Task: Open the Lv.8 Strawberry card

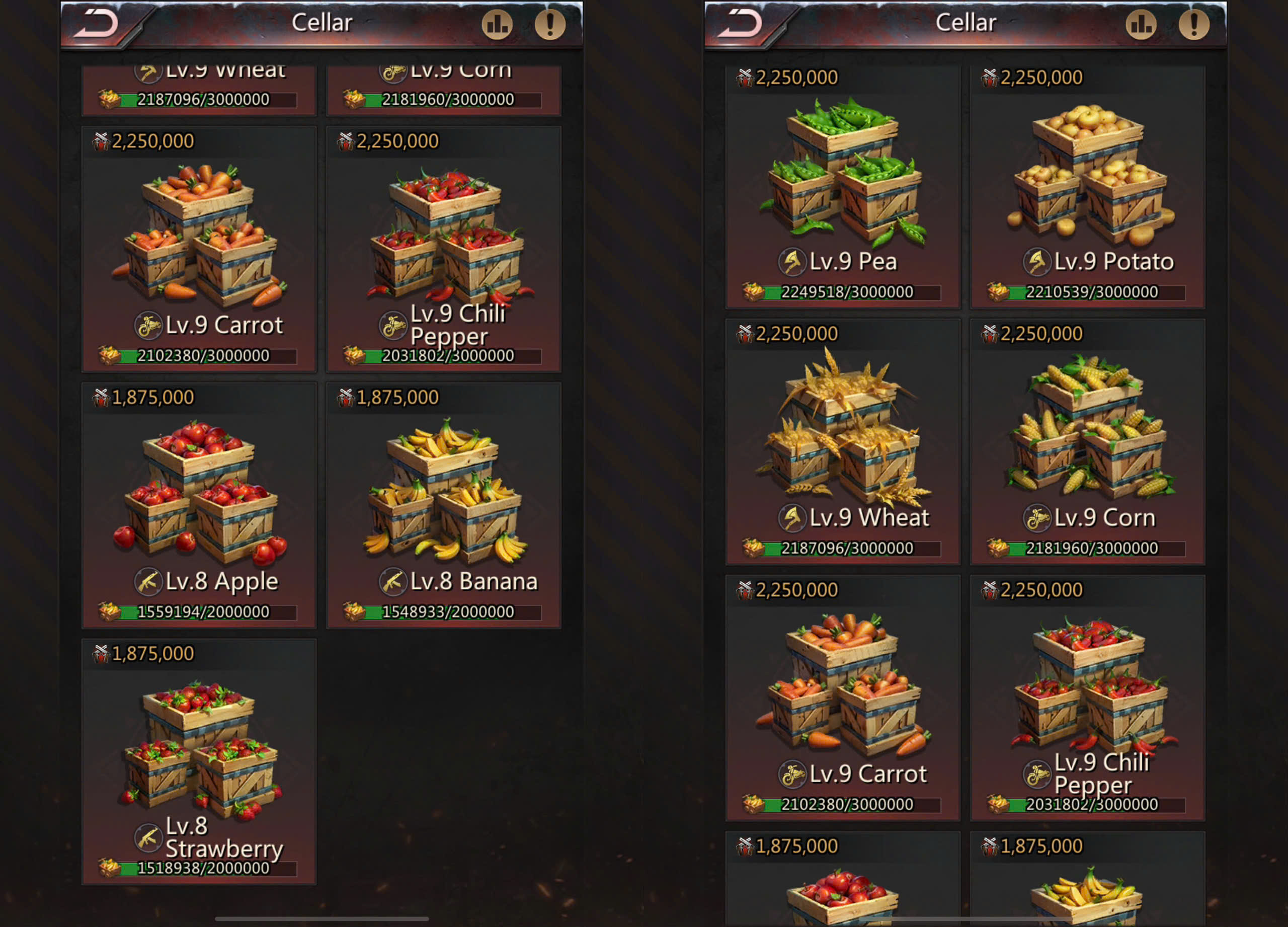Action: click(x=199, y=761)
